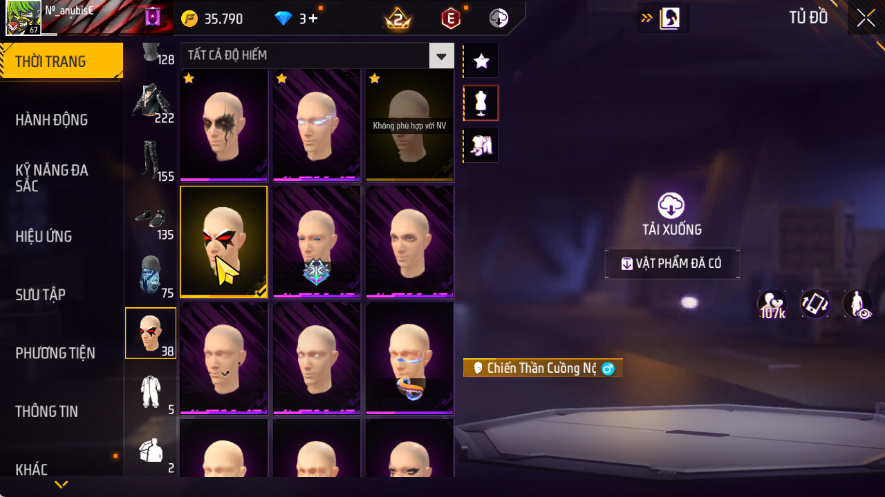Go to the SƯU TẬP section
Image resolution: width=885 pixels, height=497 pixels.
41,295
